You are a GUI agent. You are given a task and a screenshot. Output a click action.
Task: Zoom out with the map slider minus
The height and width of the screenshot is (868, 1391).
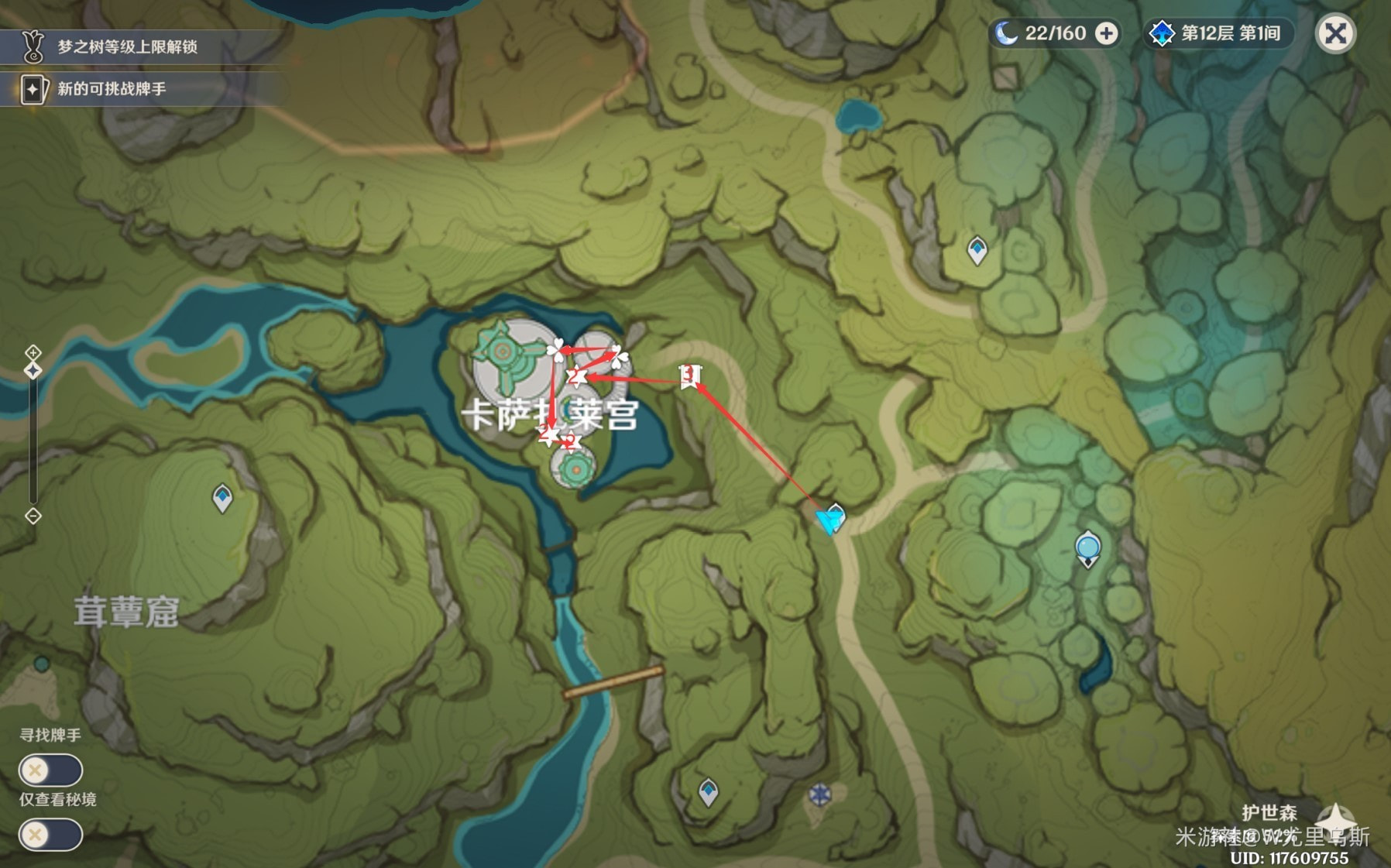33,516
